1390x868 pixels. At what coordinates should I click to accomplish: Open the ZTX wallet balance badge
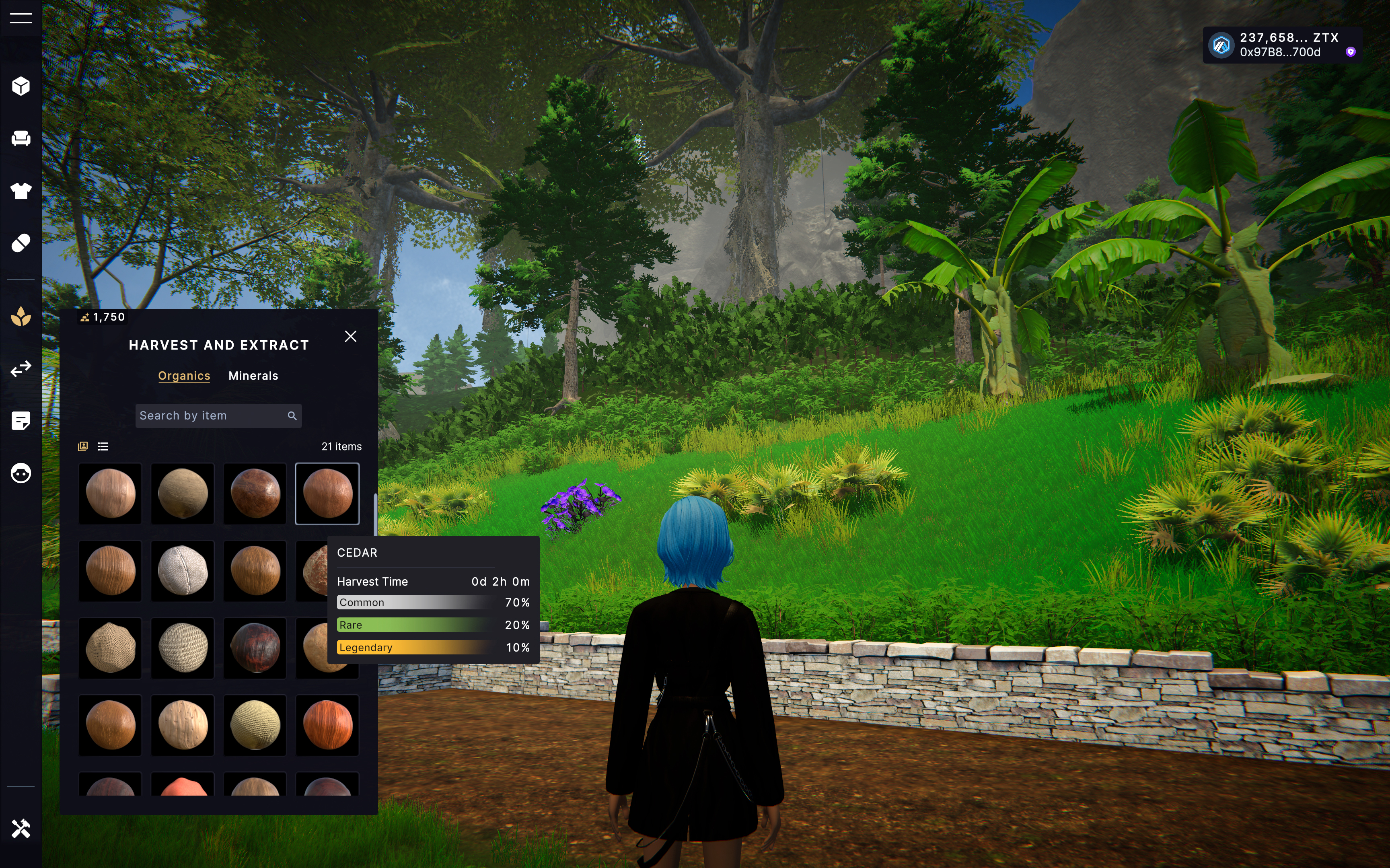tap(1281, 45)
